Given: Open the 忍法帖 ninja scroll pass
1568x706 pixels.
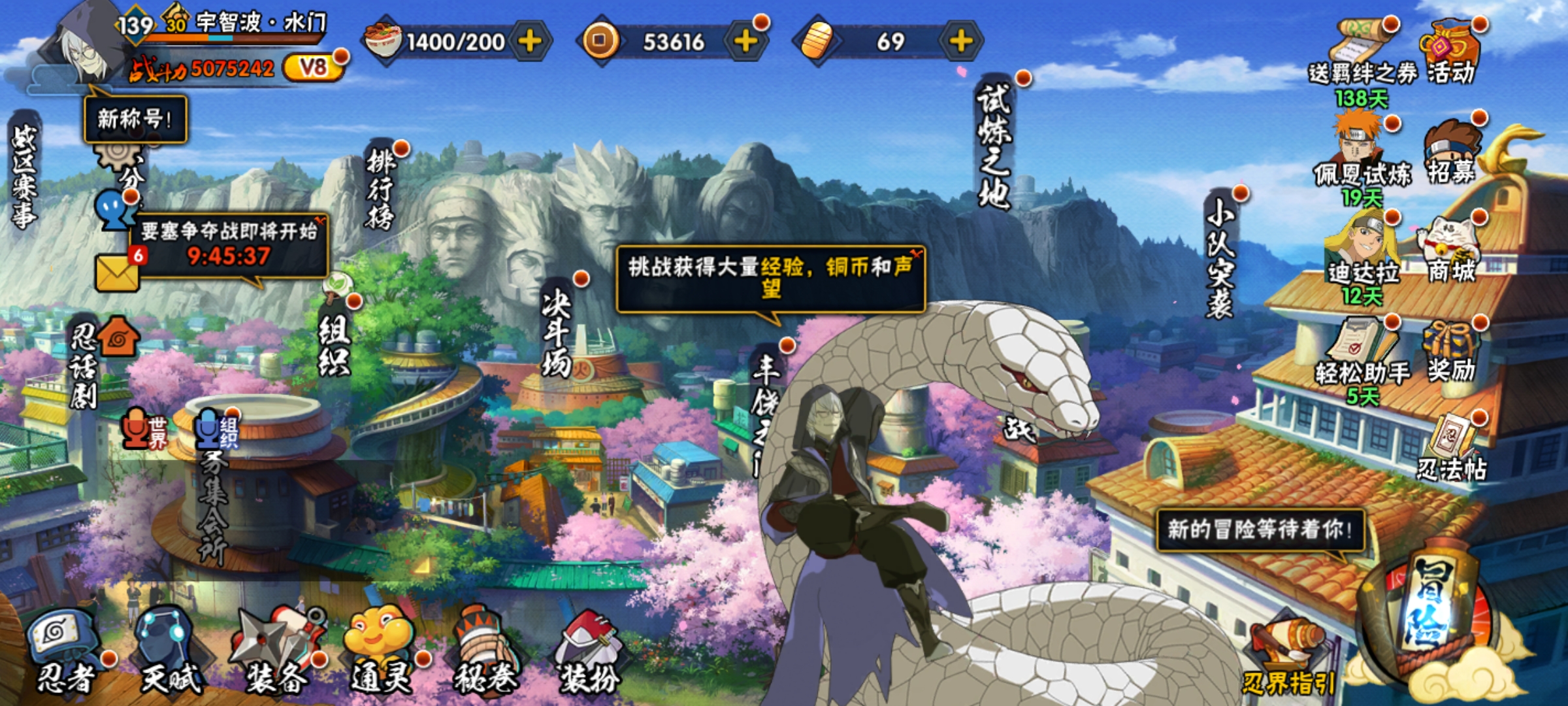Looking at the screenshot, I should (x=1452, y=448).
